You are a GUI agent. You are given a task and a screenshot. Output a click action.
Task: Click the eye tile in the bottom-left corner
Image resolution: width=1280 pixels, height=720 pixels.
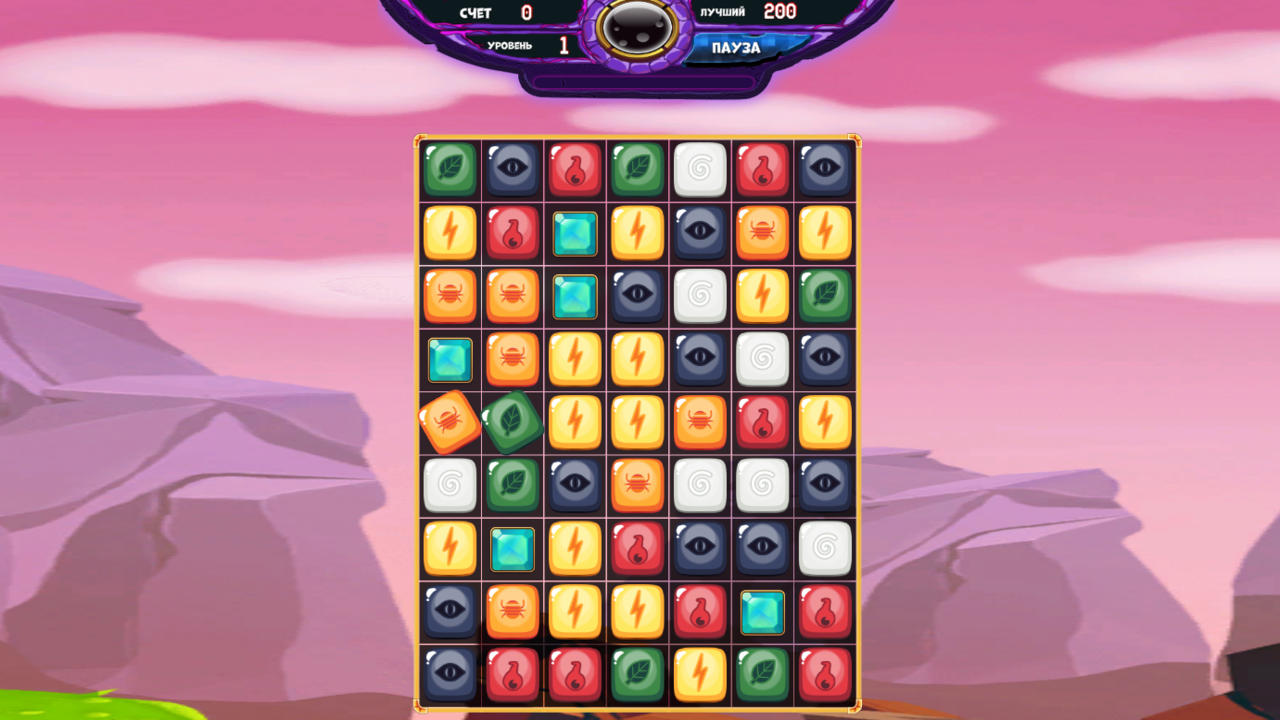(x=449, y=674)
